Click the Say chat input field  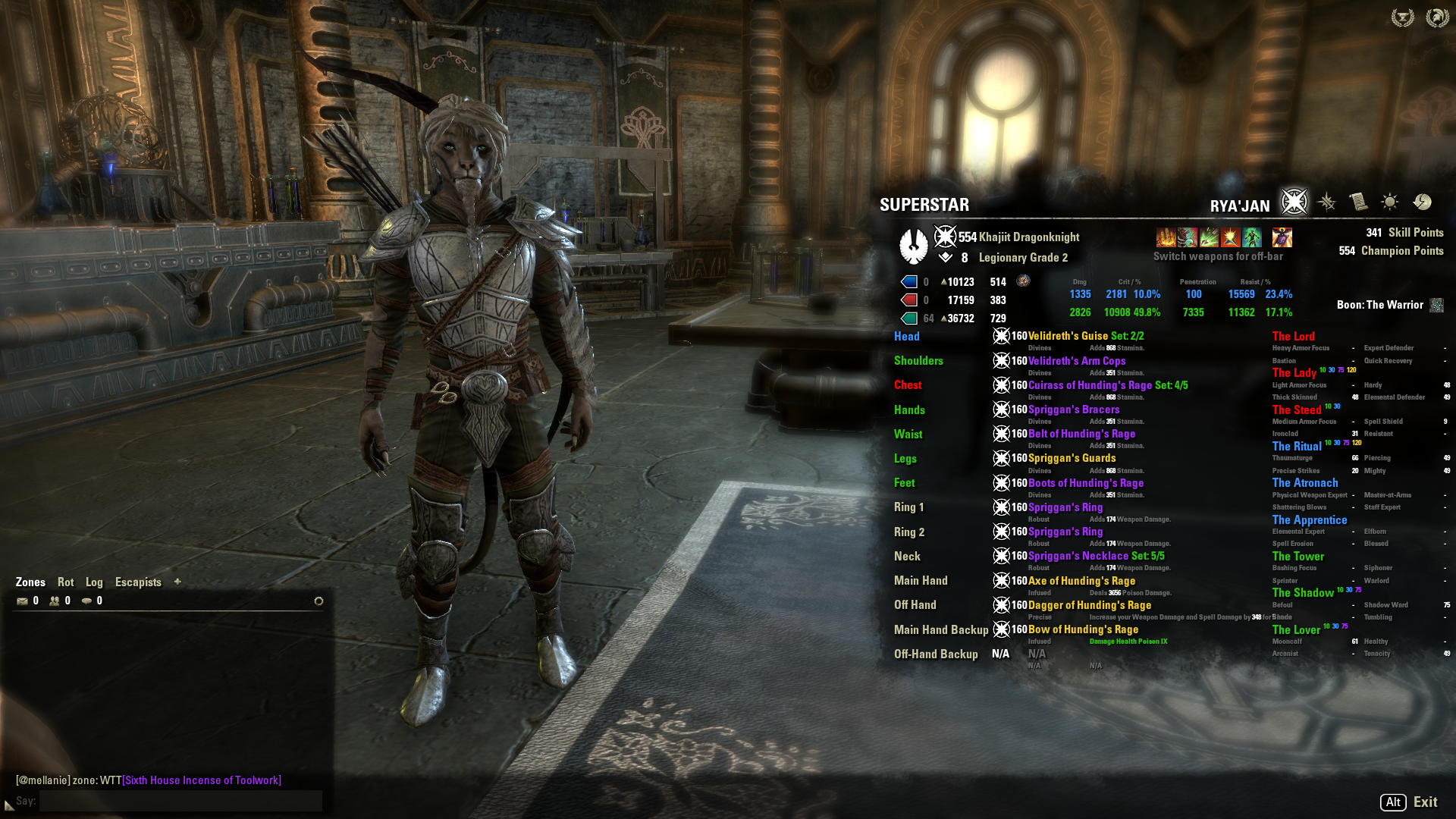tap(180, 801)
